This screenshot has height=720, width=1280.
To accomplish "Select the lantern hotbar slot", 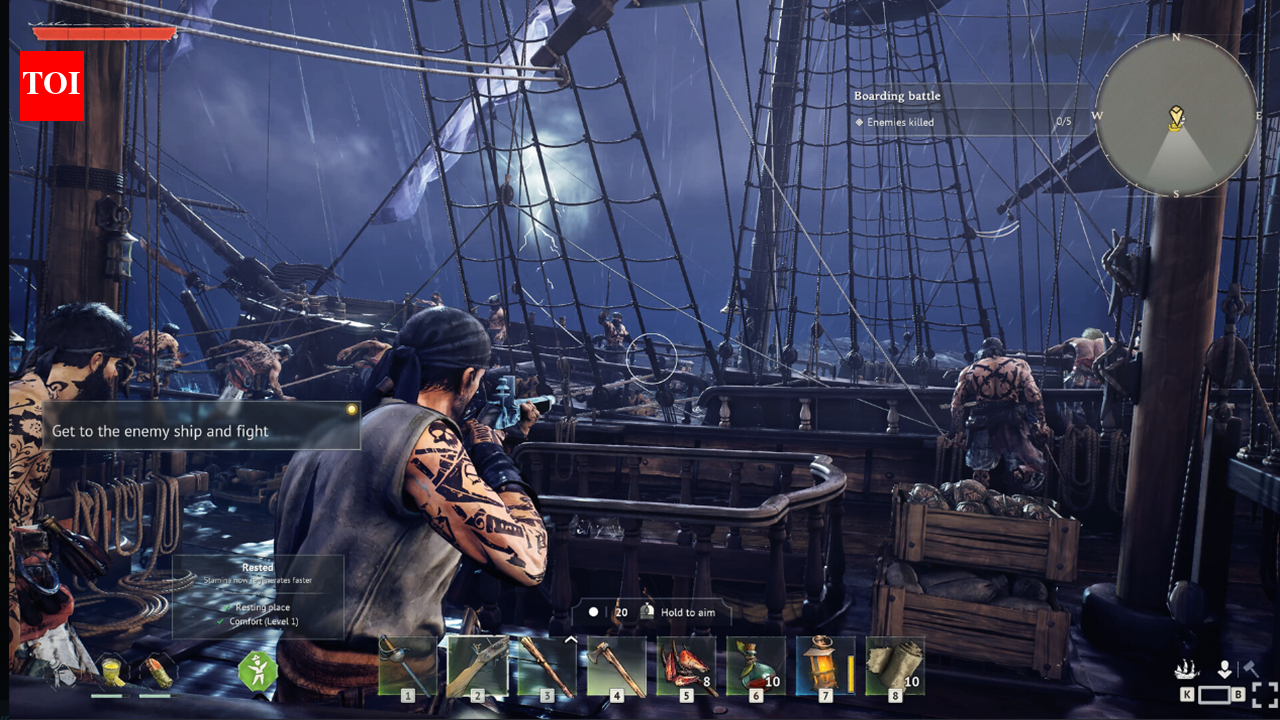I will (825, 665).
